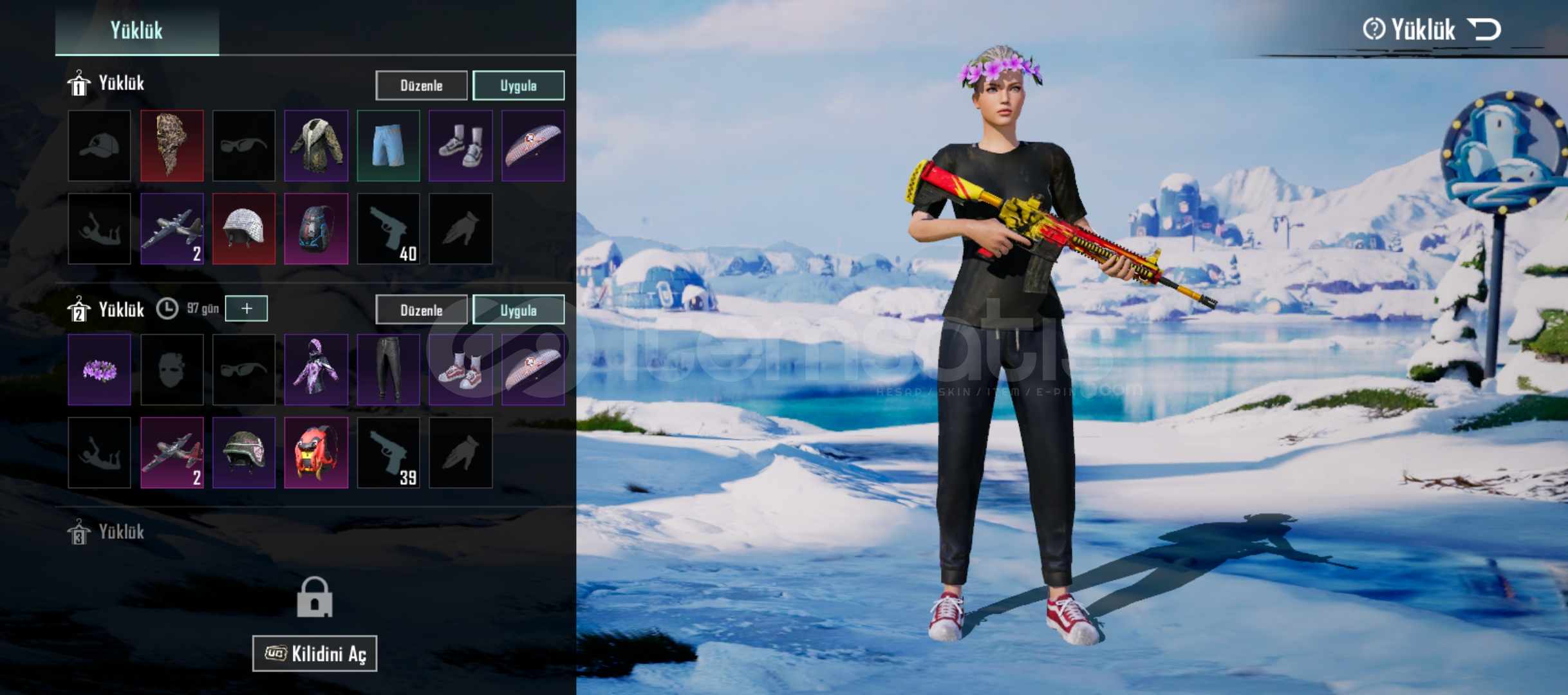This screenshot has width=1568, height=695.
Task: Unlock the third loadout with Kilidini Aç
Action: (315, 654)
